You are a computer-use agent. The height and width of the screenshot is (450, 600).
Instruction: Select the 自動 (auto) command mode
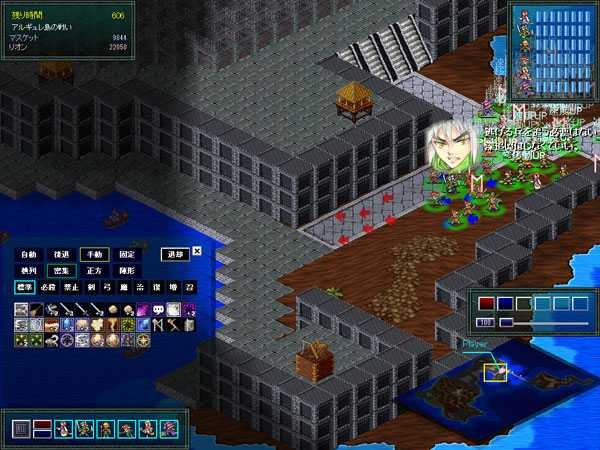(29, 254)
